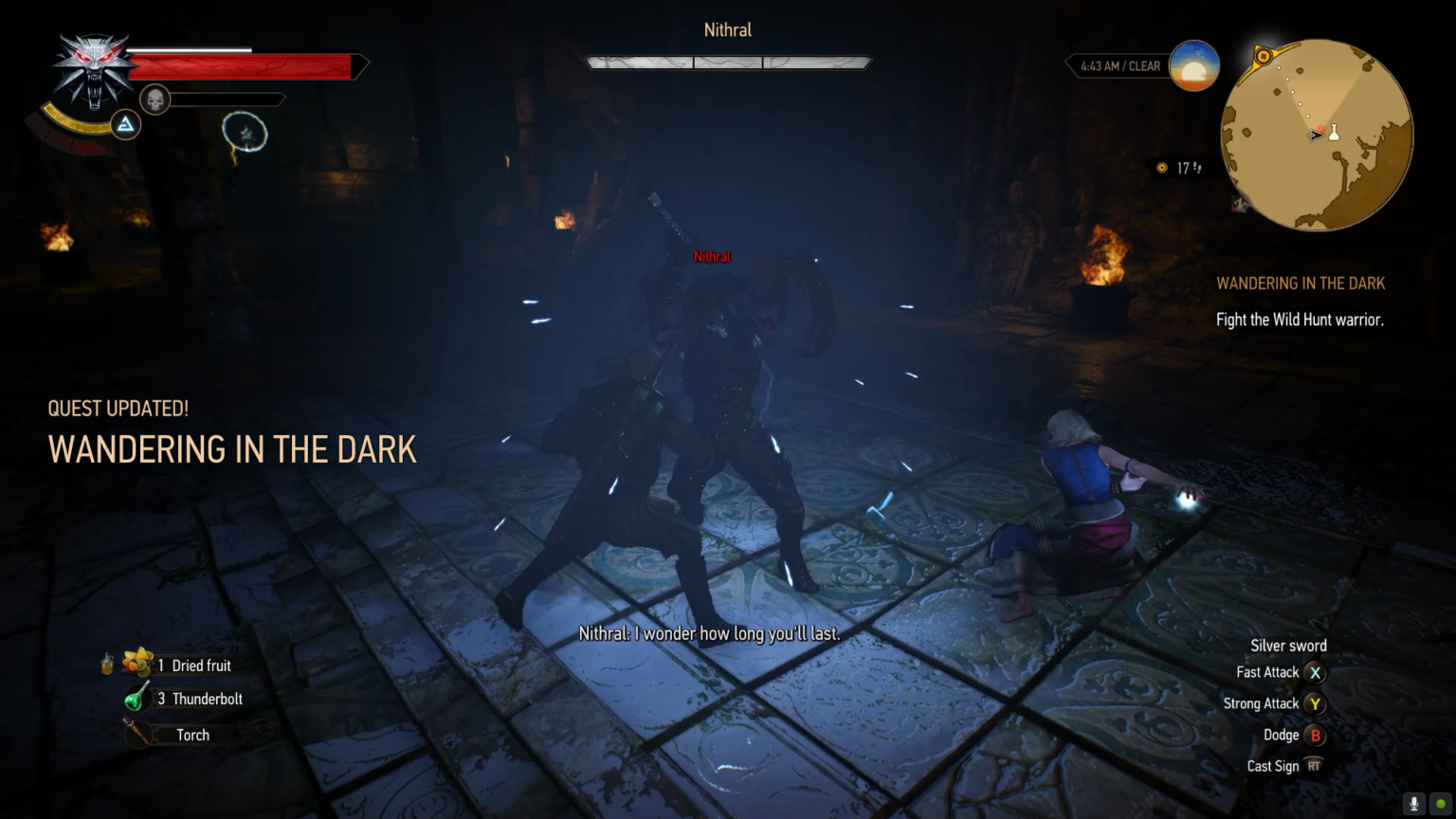Select the Silver sword equipped label
Image resolution: width=1456 pixels, height=819 pixels.
coord(1289,645)
